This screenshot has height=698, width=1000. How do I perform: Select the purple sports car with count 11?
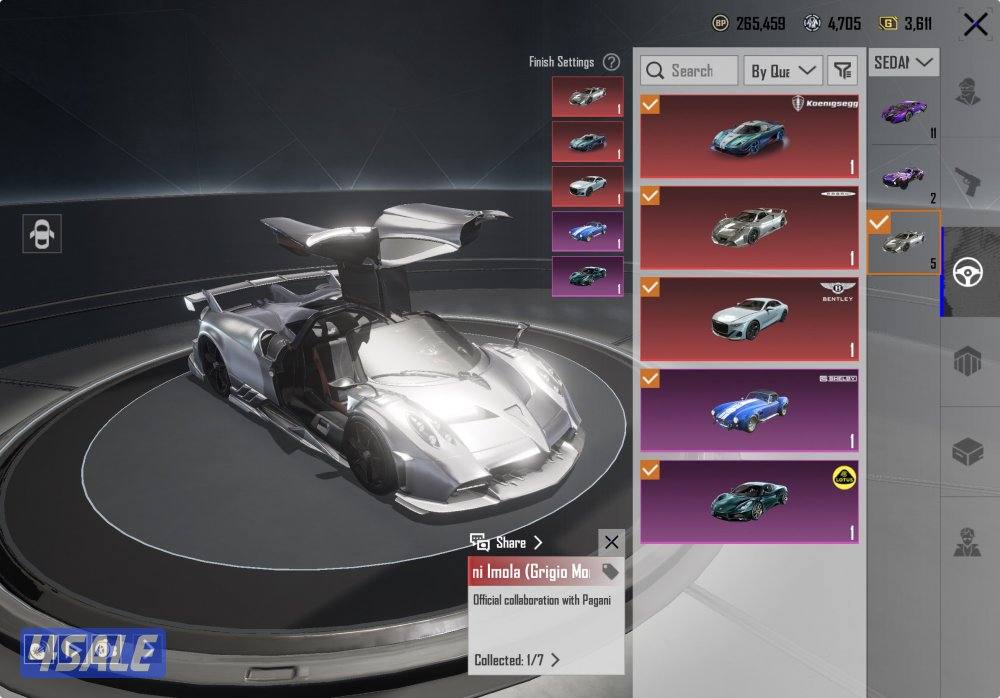(x=904, y=112)
